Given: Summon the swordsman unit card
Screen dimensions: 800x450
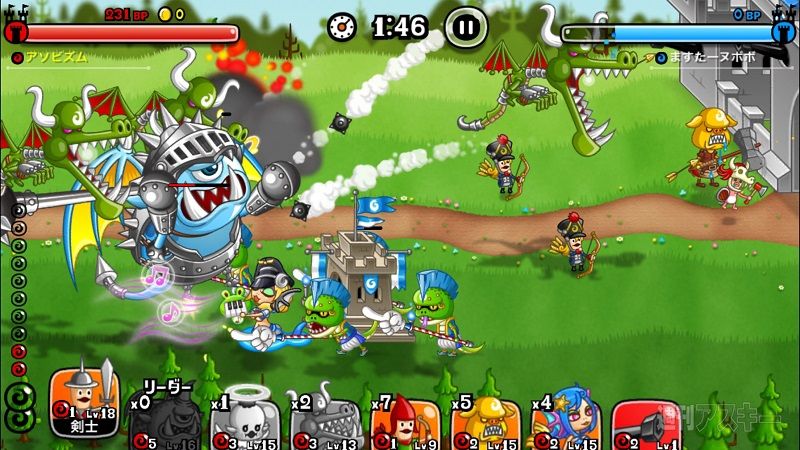Looking at the screenshot, I should coord(85,403).
